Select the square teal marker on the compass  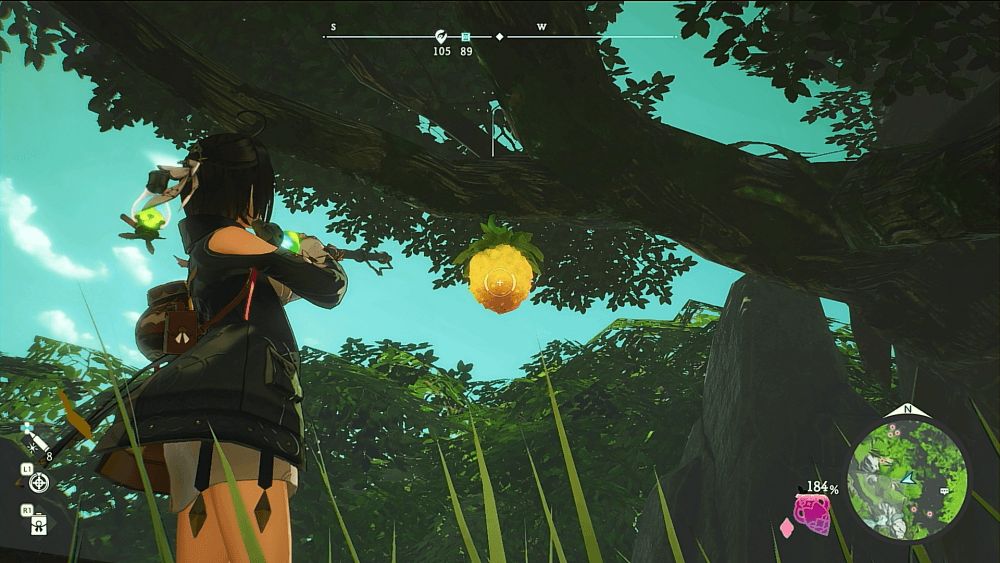point(466,37)
